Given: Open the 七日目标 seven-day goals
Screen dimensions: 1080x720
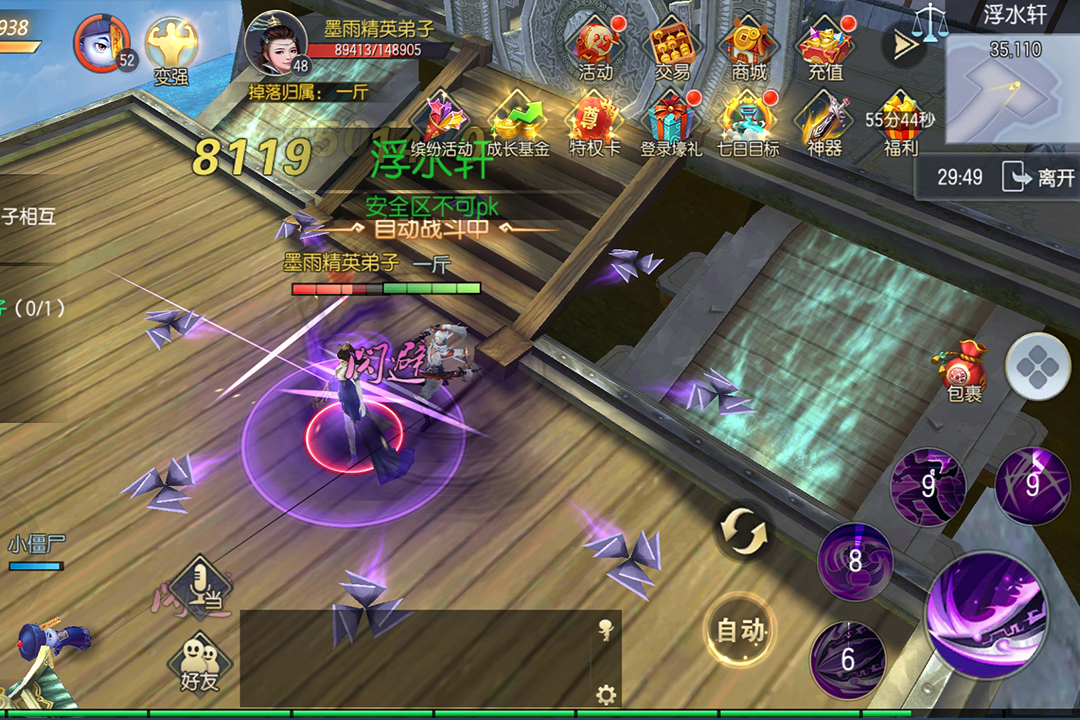Looking at the screenshot, I should 748,125.
